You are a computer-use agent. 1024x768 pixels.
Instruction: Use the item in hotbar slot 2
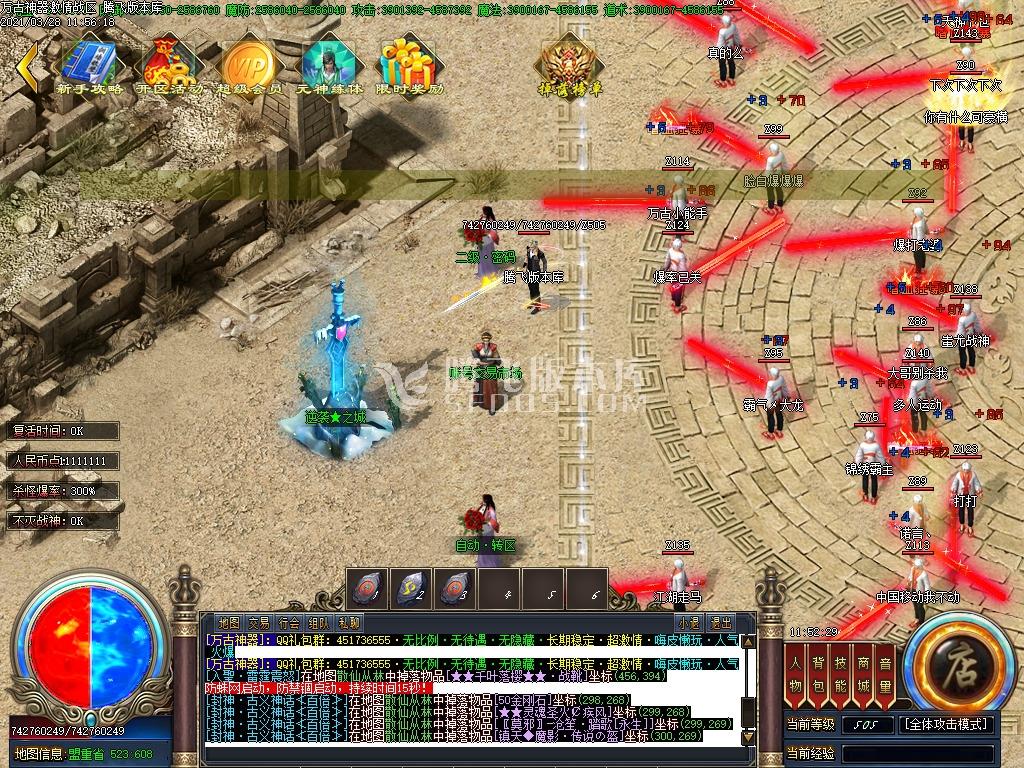(413, 589)
